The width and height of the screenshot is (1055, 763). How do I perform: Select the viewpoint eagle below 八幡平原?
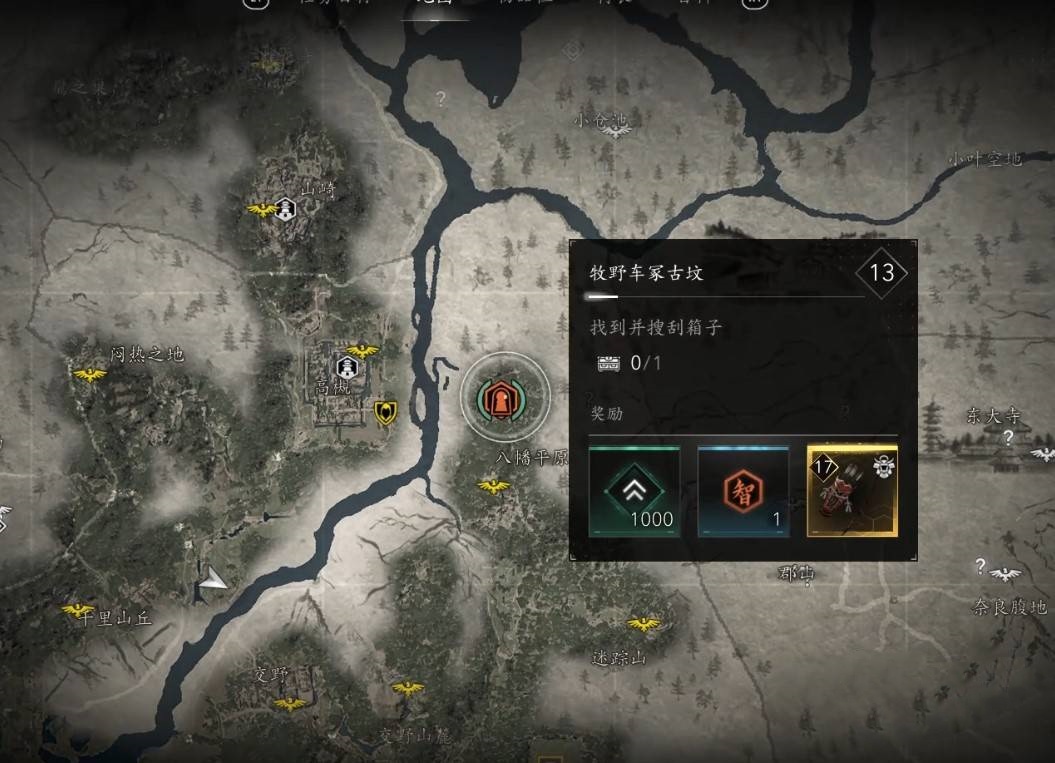[x=493, y=486]
